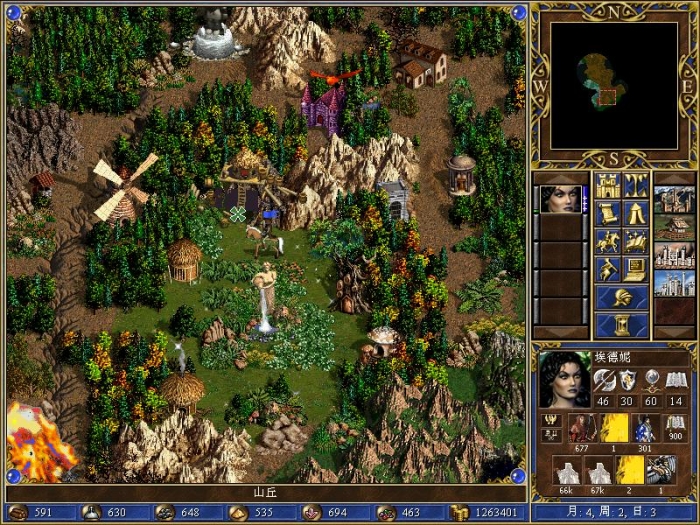Image resolution: width=700 pixels, height=525 pixels.
Task: Open System Options via the computer icon
Action: pyautogui.click(x=636, y=269)
